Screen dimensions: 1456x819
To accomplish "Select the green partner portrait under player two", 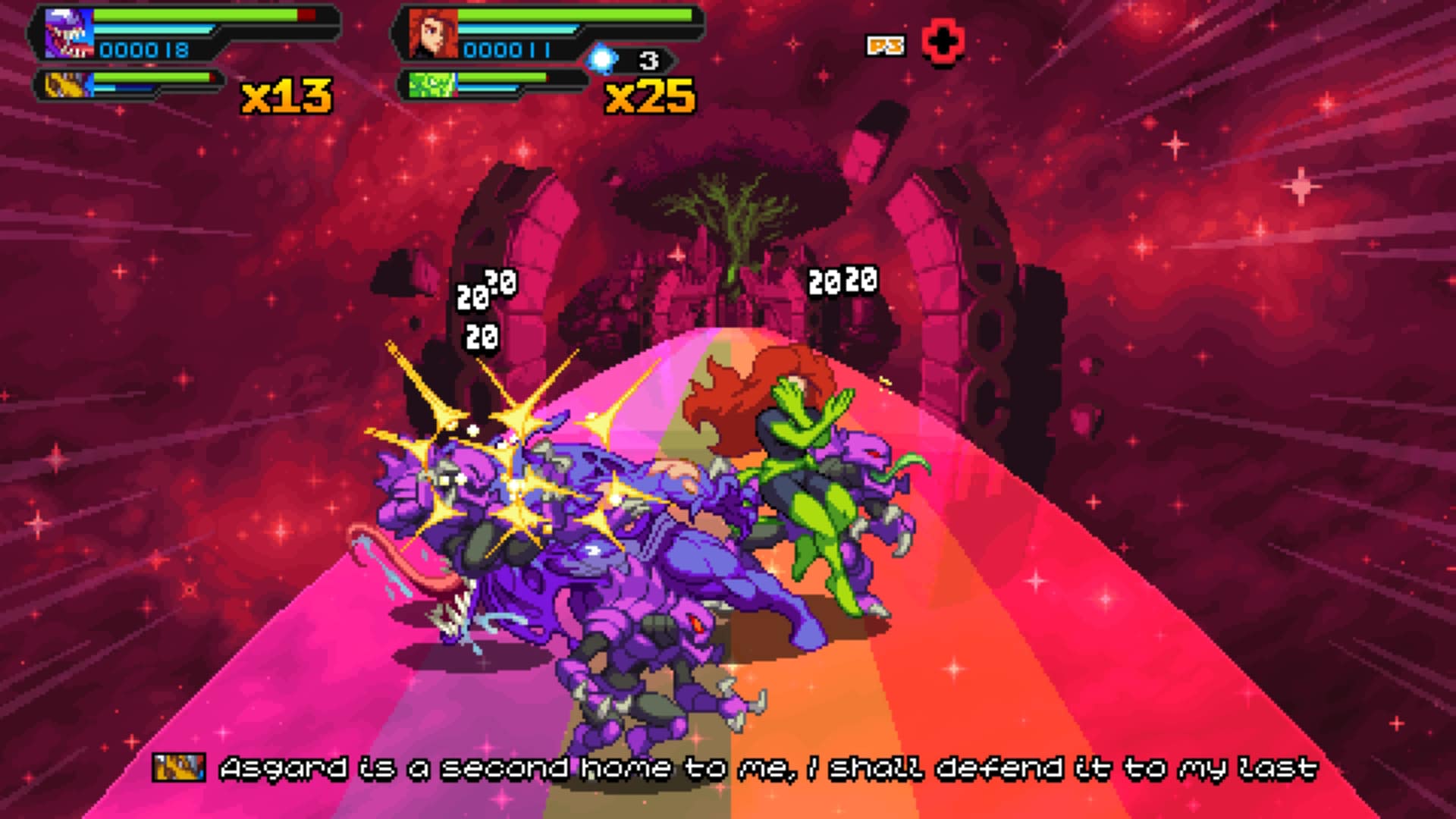I will [x=431, y=84].
